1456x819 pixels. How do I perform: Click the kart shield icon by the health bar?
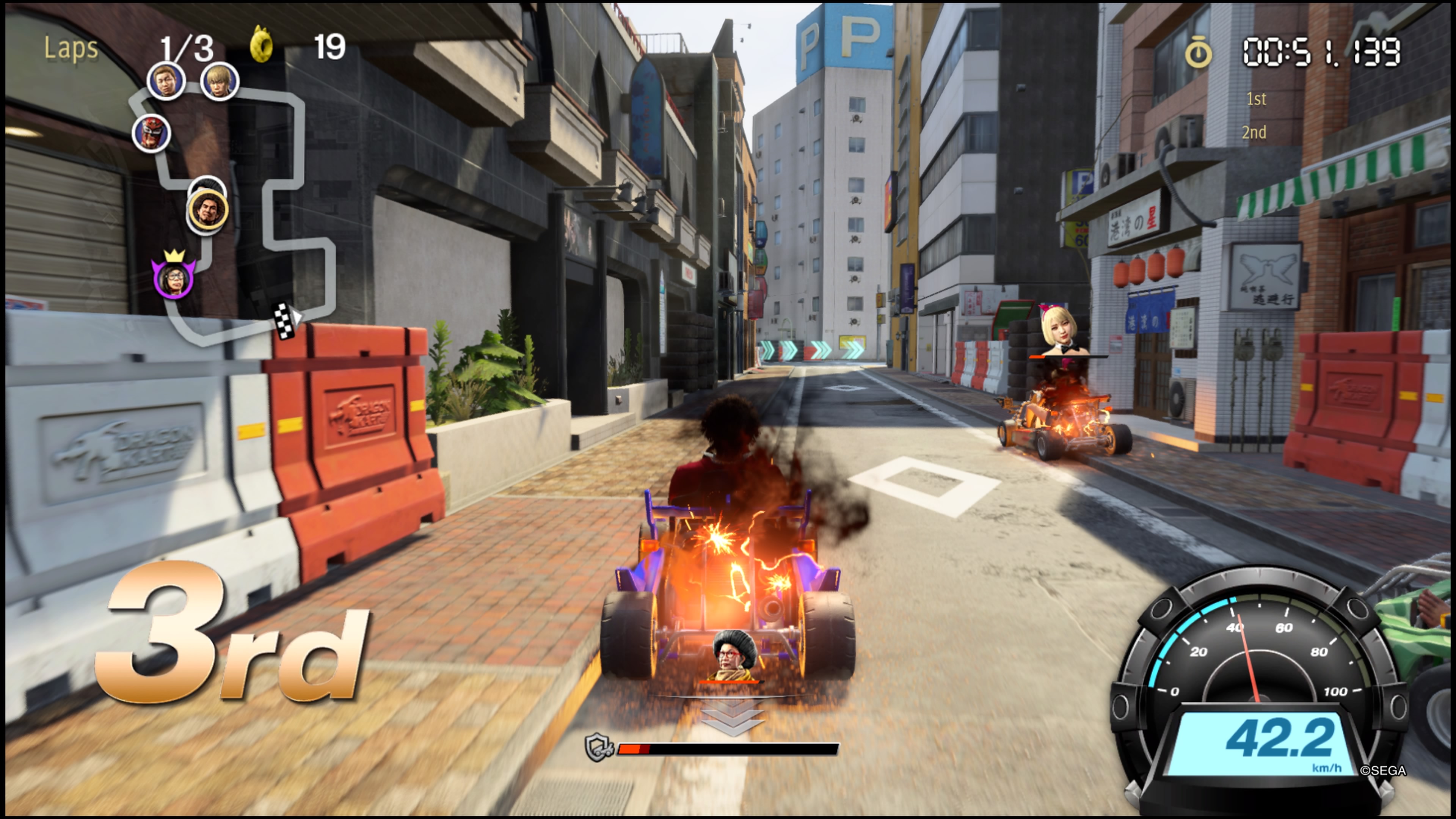point(597,748)
